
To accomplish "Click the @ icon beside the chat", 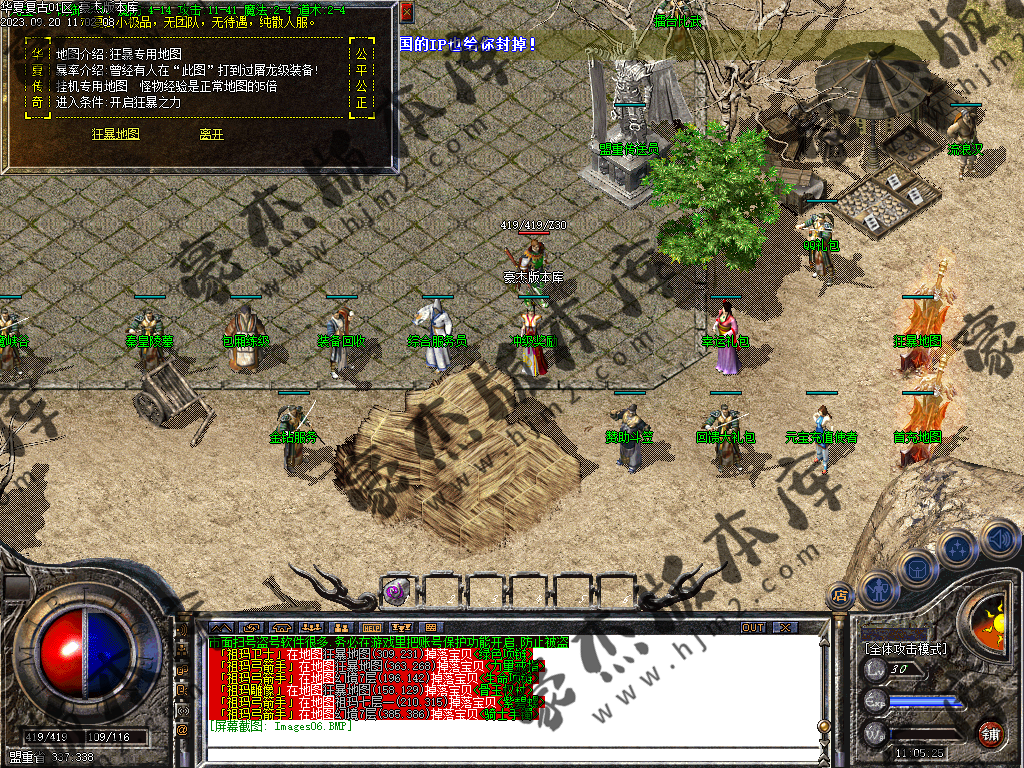I will (x=183, y=730).
